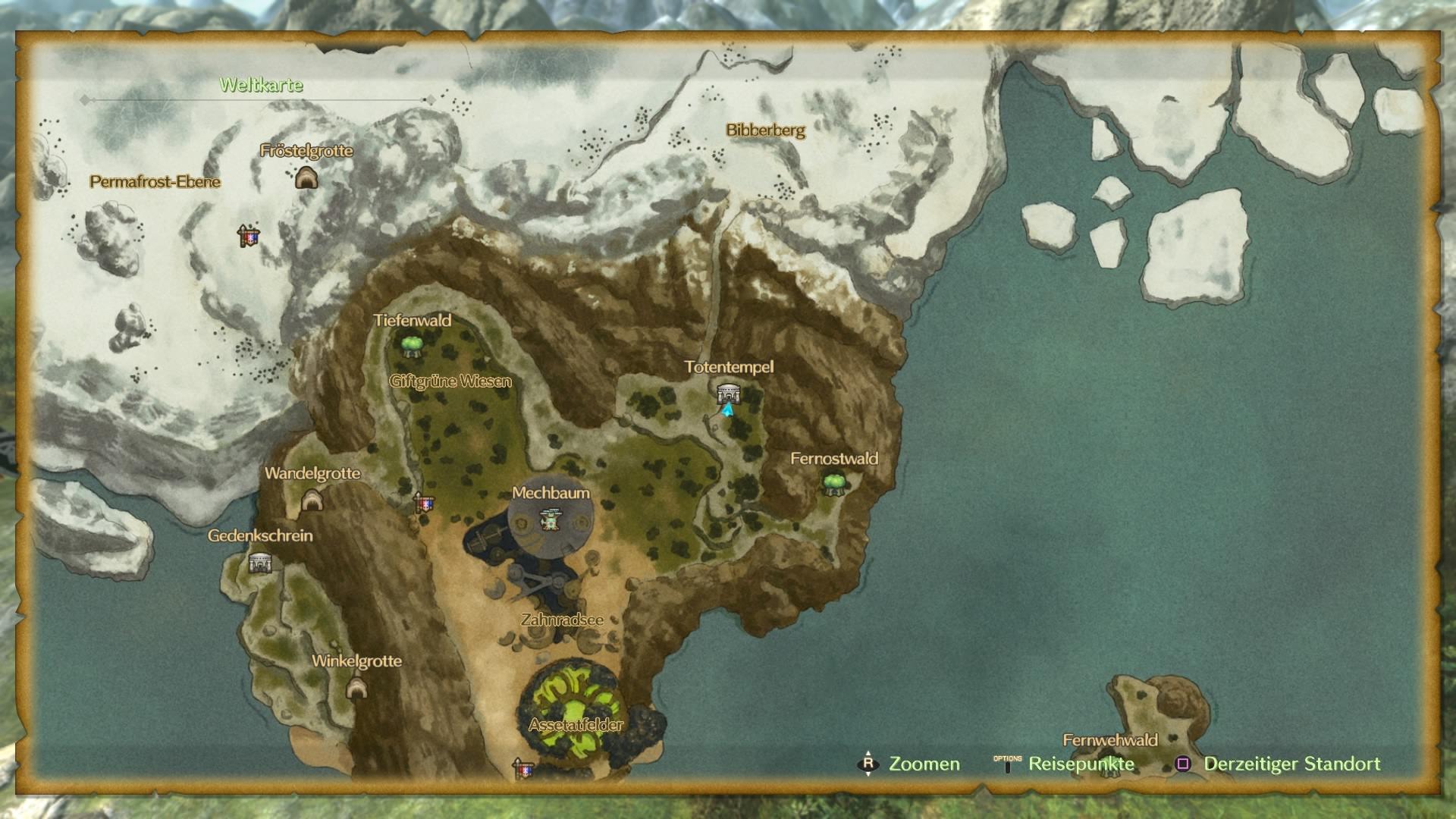The height and width of the screenshot is (819, 1456).
Task: Select the Wandelgrotte cave entrance icon
Action: (312, 500)
